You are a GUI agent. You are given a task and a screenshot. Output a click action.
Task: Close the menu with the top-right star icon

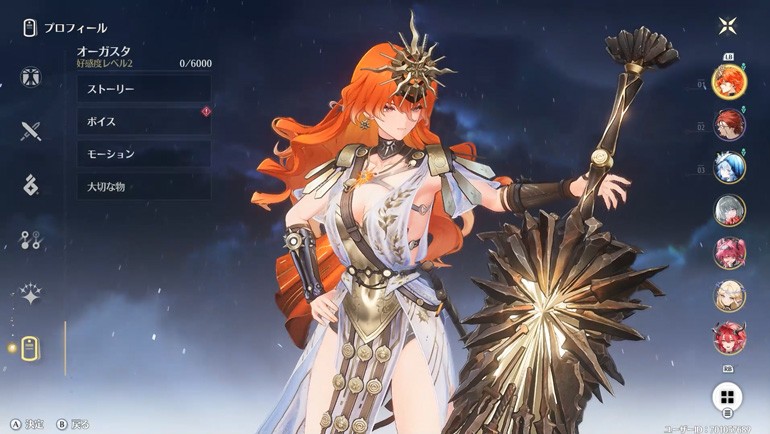pyautogui.click(x=727, y=26)
